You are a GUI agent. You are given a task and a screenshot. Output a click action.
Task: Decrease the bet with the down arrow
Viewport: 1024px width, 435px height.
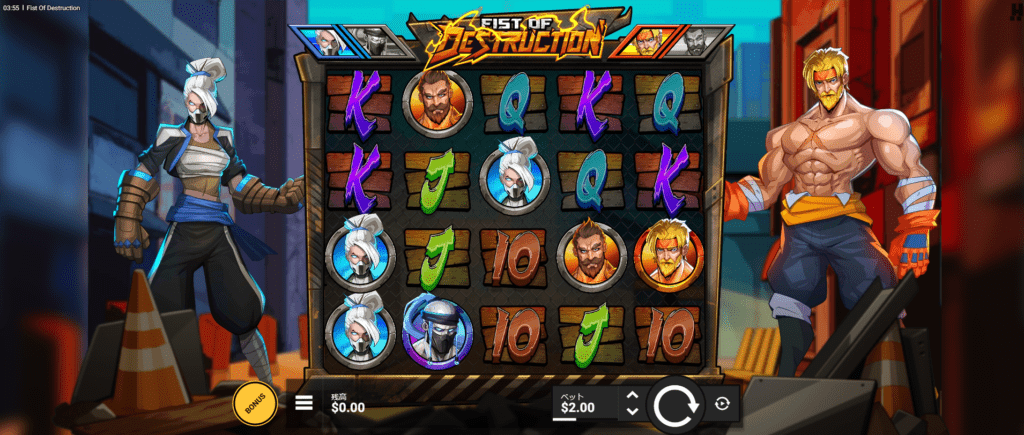[x=631, y=411]
